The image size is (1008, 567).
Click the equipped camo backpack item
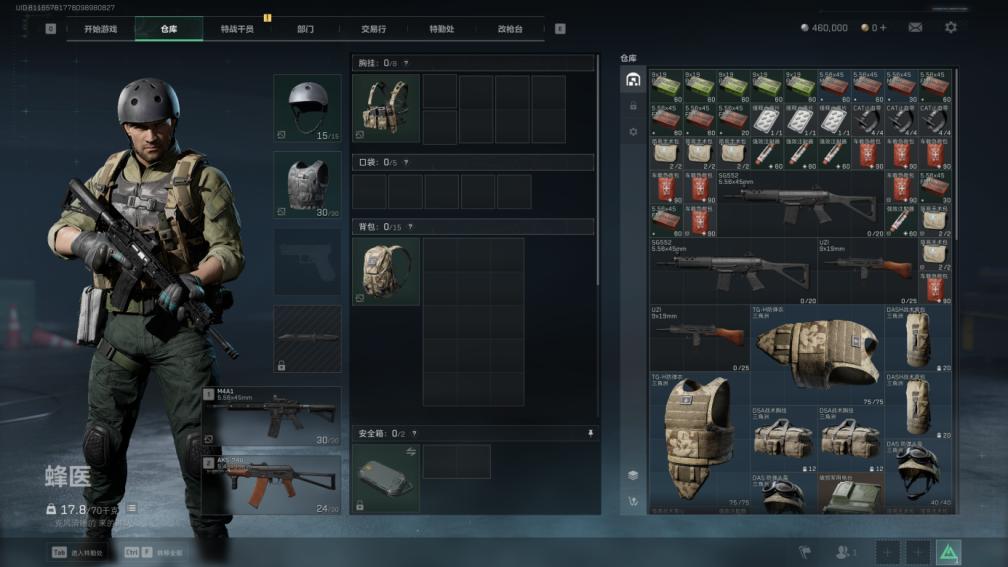pos(385,271)
